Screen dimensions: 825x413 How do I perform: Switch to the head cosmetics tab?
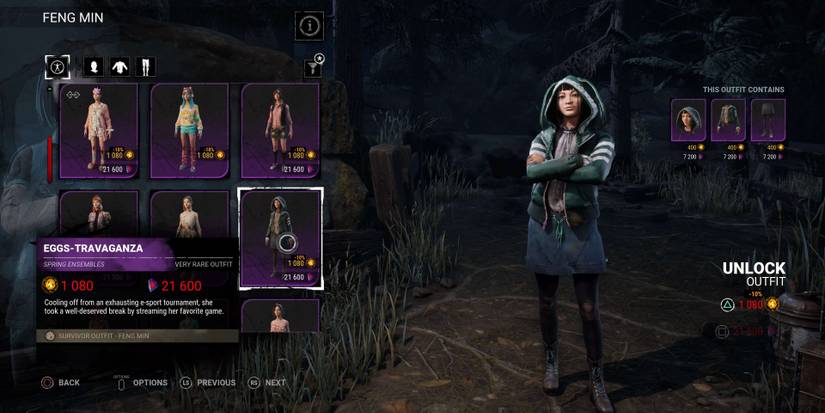click(x=94, y=67)
